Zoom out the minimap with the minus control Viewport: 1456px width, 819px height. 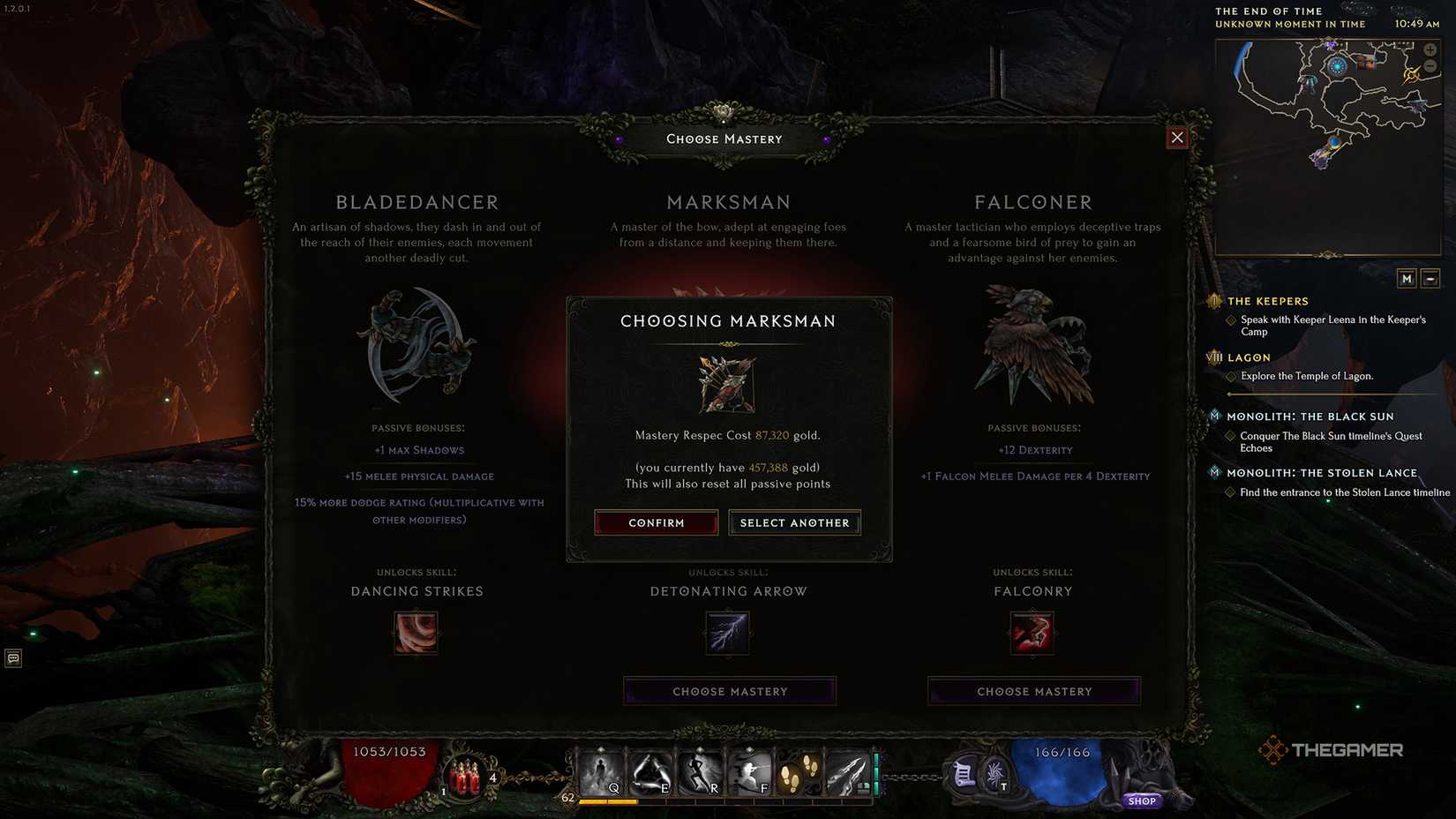pos(1430,65)
